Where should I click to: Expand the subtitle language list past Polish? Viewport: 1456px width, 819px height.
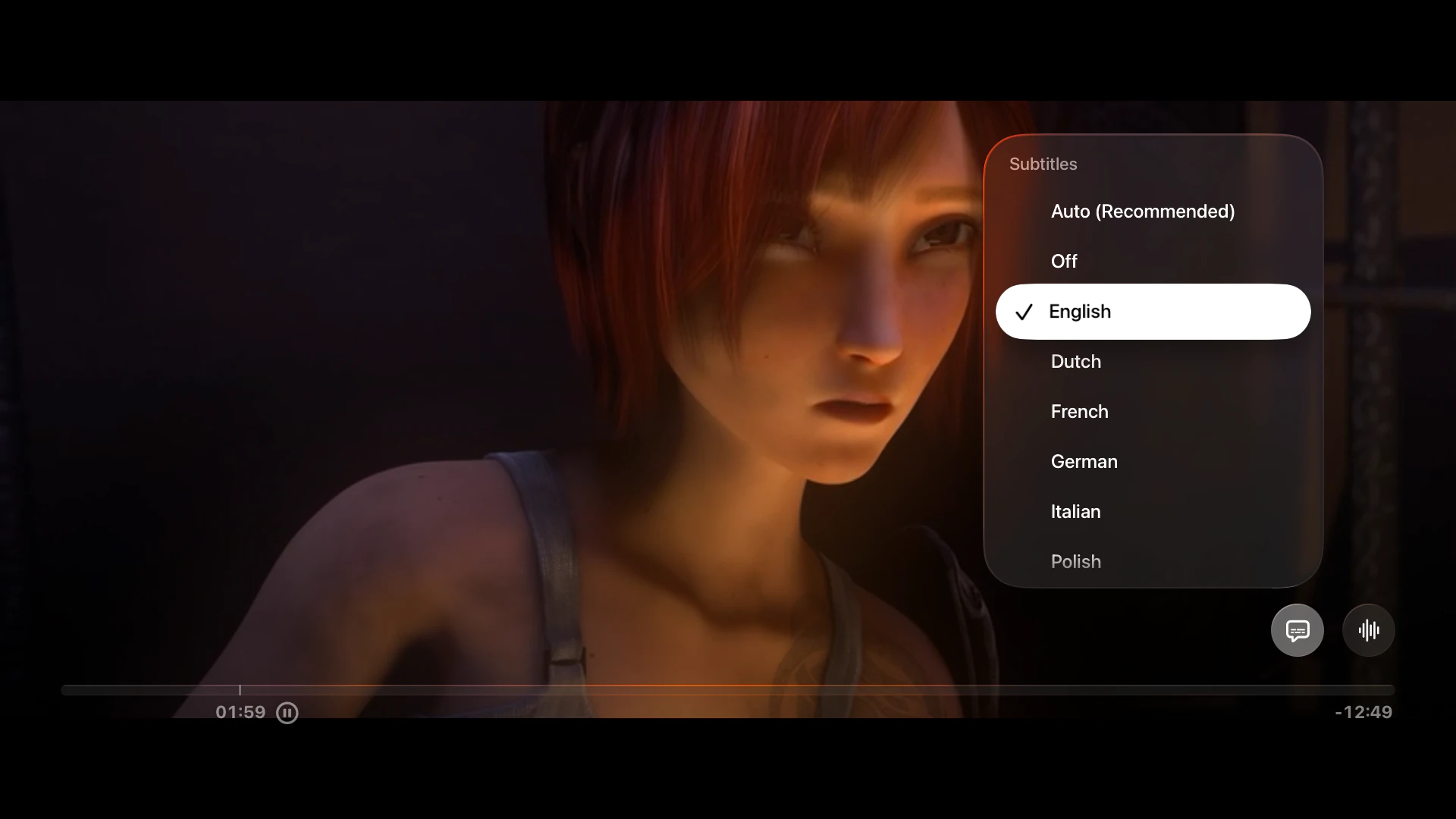(x=1075, y=561)
